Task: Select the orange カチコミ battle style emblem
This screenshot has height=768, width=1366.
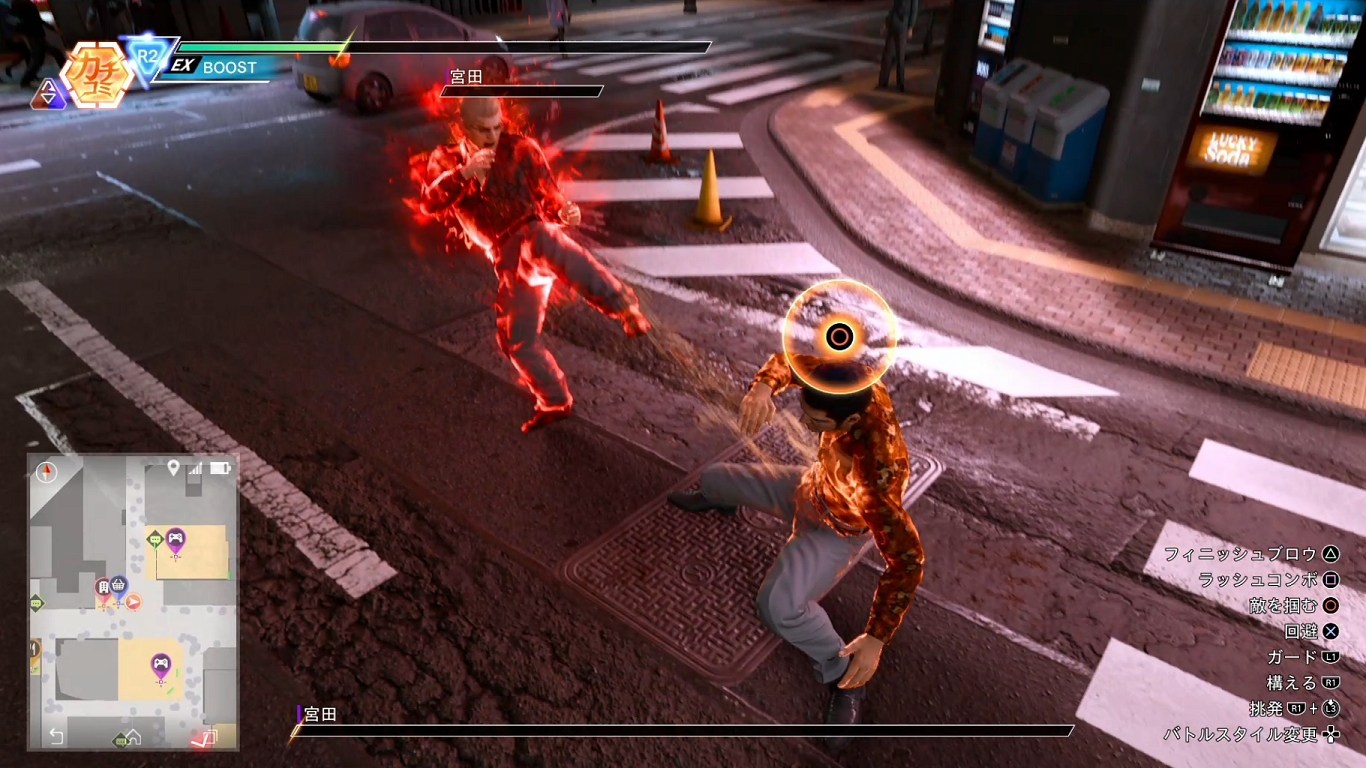Action: tap(96, 73)
